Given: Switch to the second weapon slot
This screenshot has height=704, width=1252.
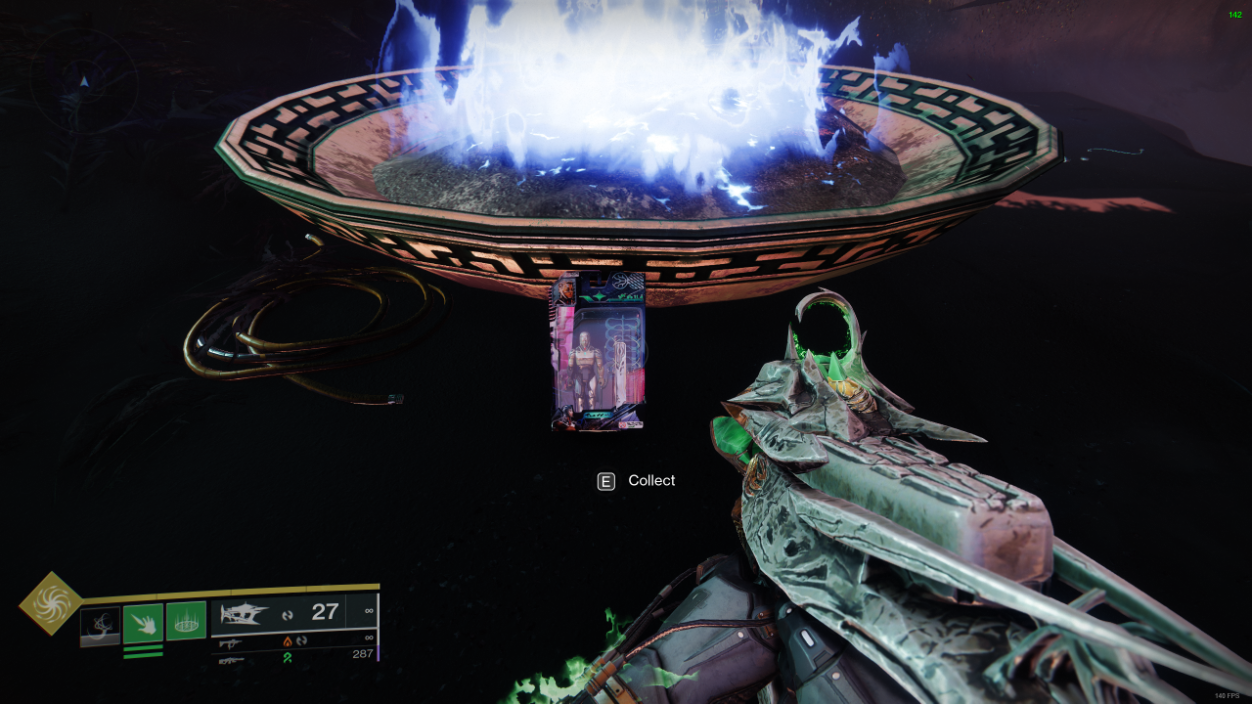Looking at the screenshot, I should tap(230, 643).
